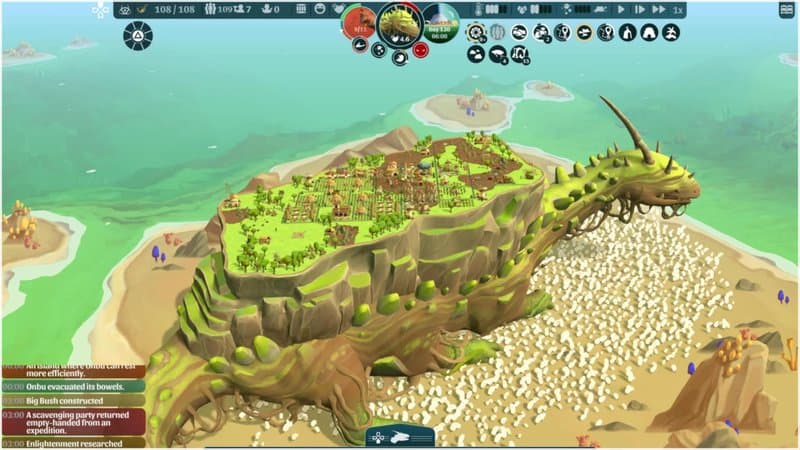
Task: Click the play (normal speed) button
Action: coord(621,10)
